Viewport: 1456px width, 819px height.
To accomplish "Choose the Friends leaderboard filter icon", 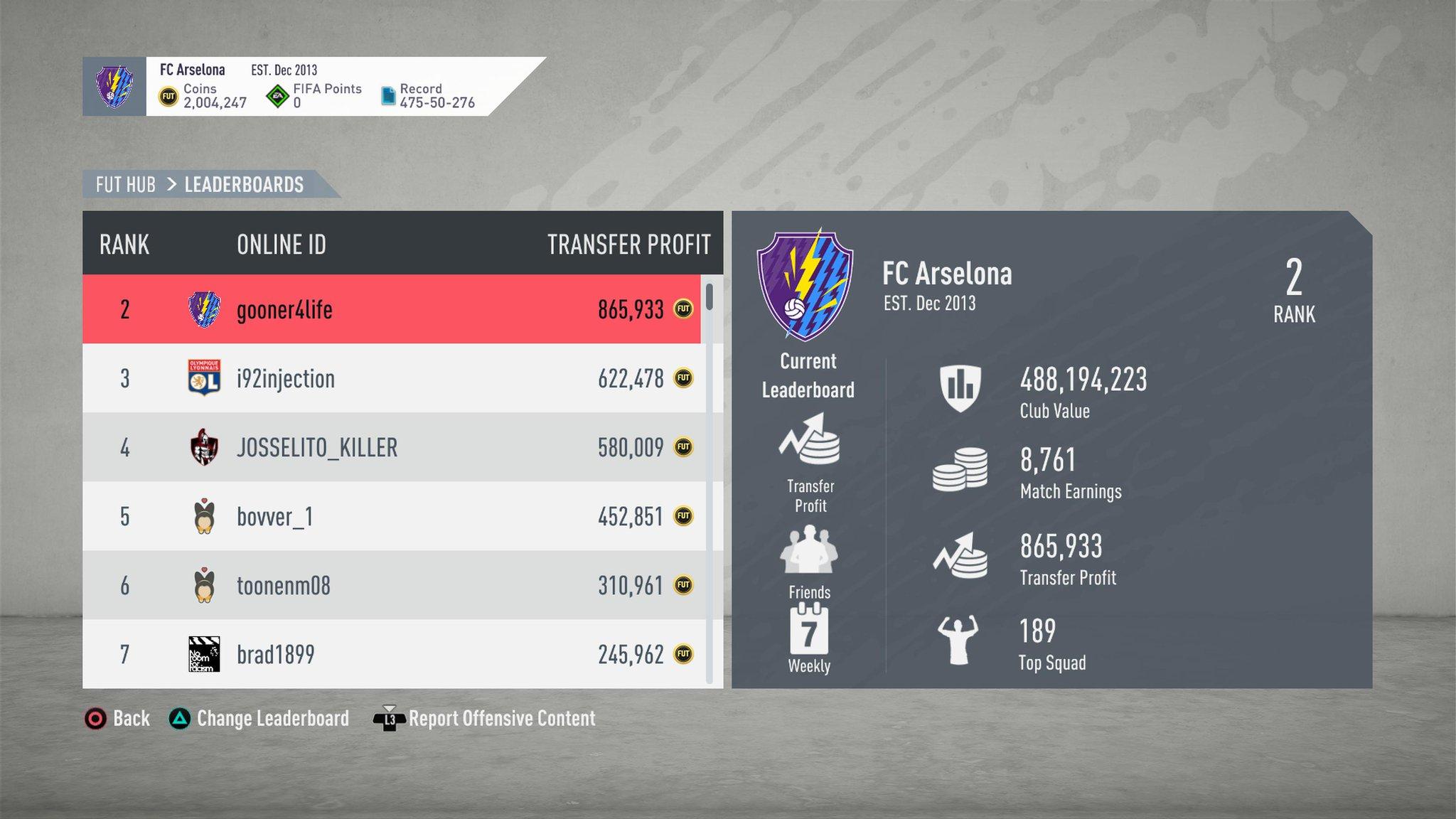I will pyautogui.click(x=809, y=550).
